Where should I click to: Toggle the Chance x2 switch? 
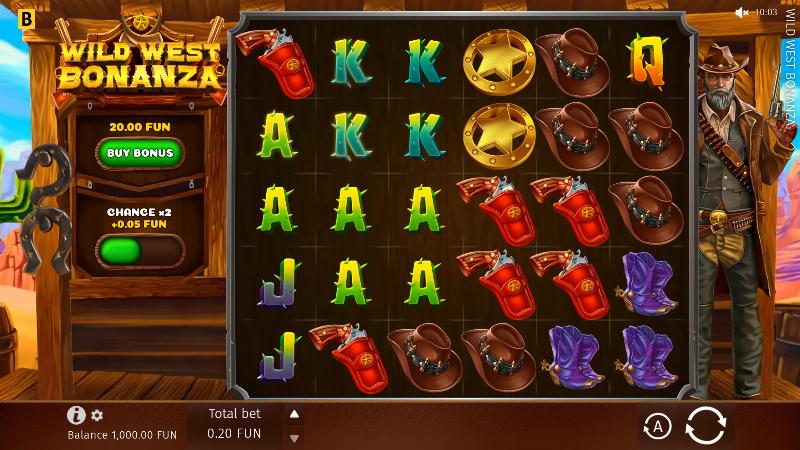[x=140, y=250]
